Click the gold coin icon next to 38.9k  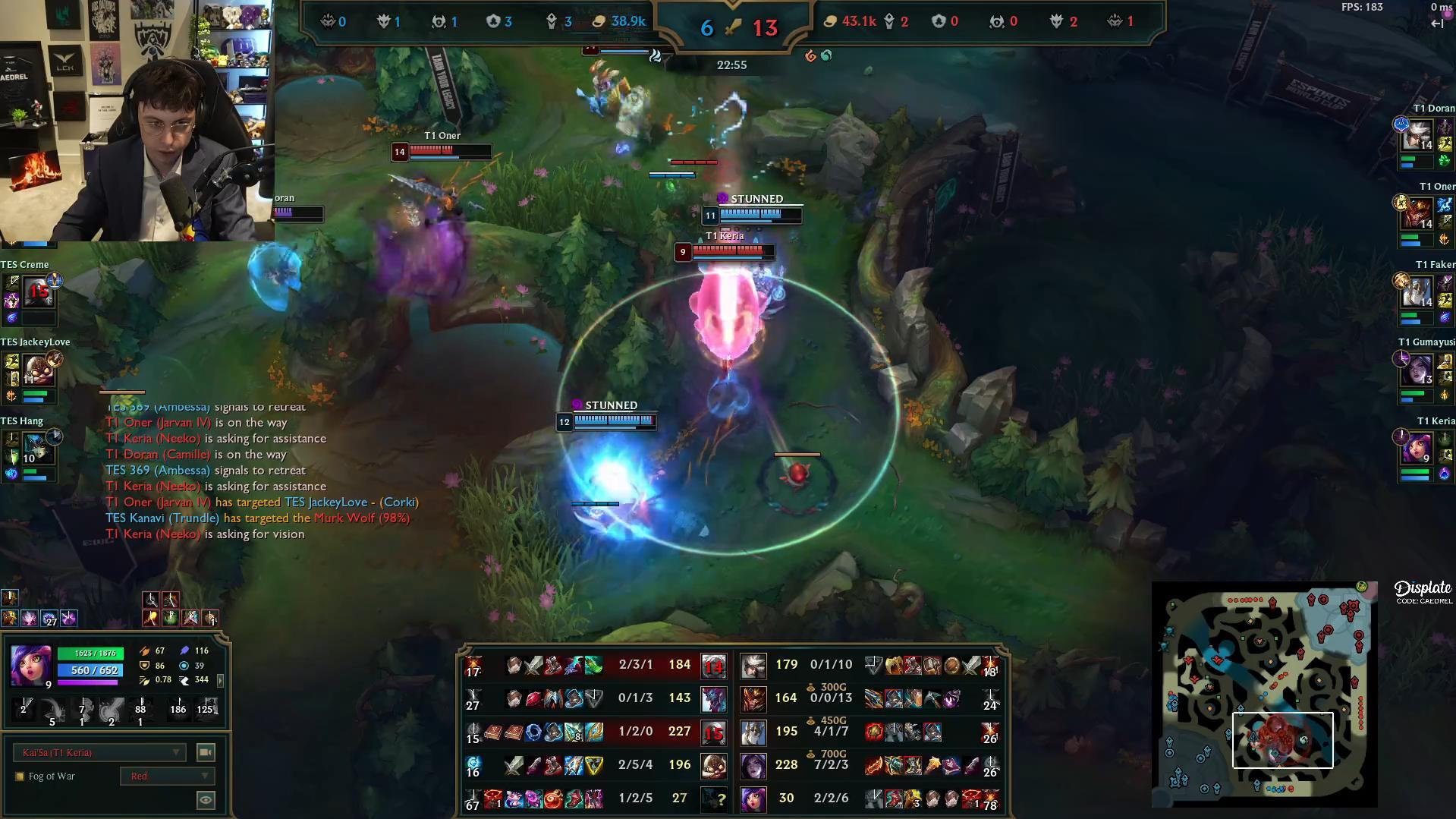click(x=600, y=21)
